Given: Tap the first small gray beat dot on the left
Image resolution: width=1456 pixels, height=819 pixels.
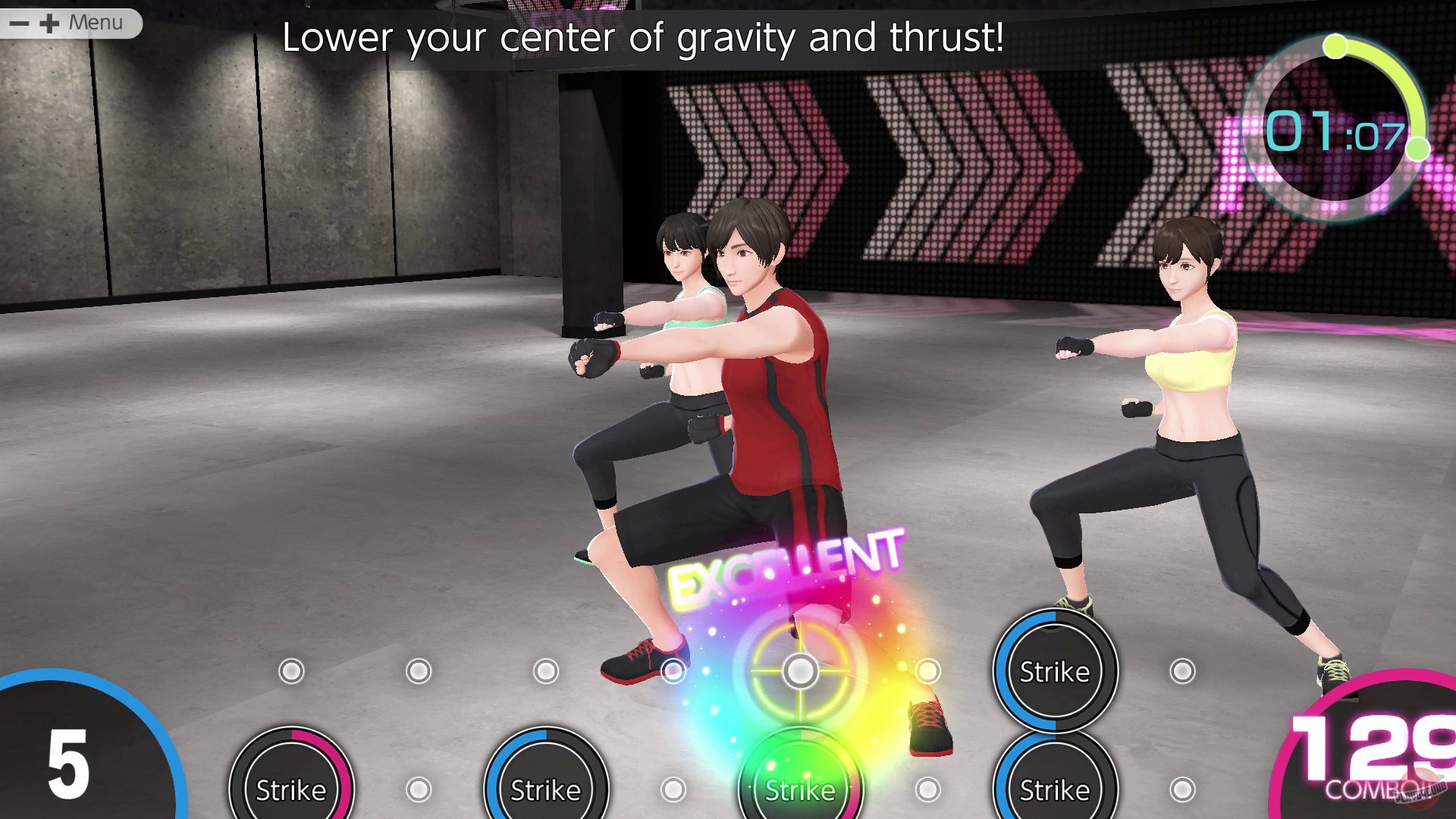Looking at the screenshot, I should tap(290, 670).
